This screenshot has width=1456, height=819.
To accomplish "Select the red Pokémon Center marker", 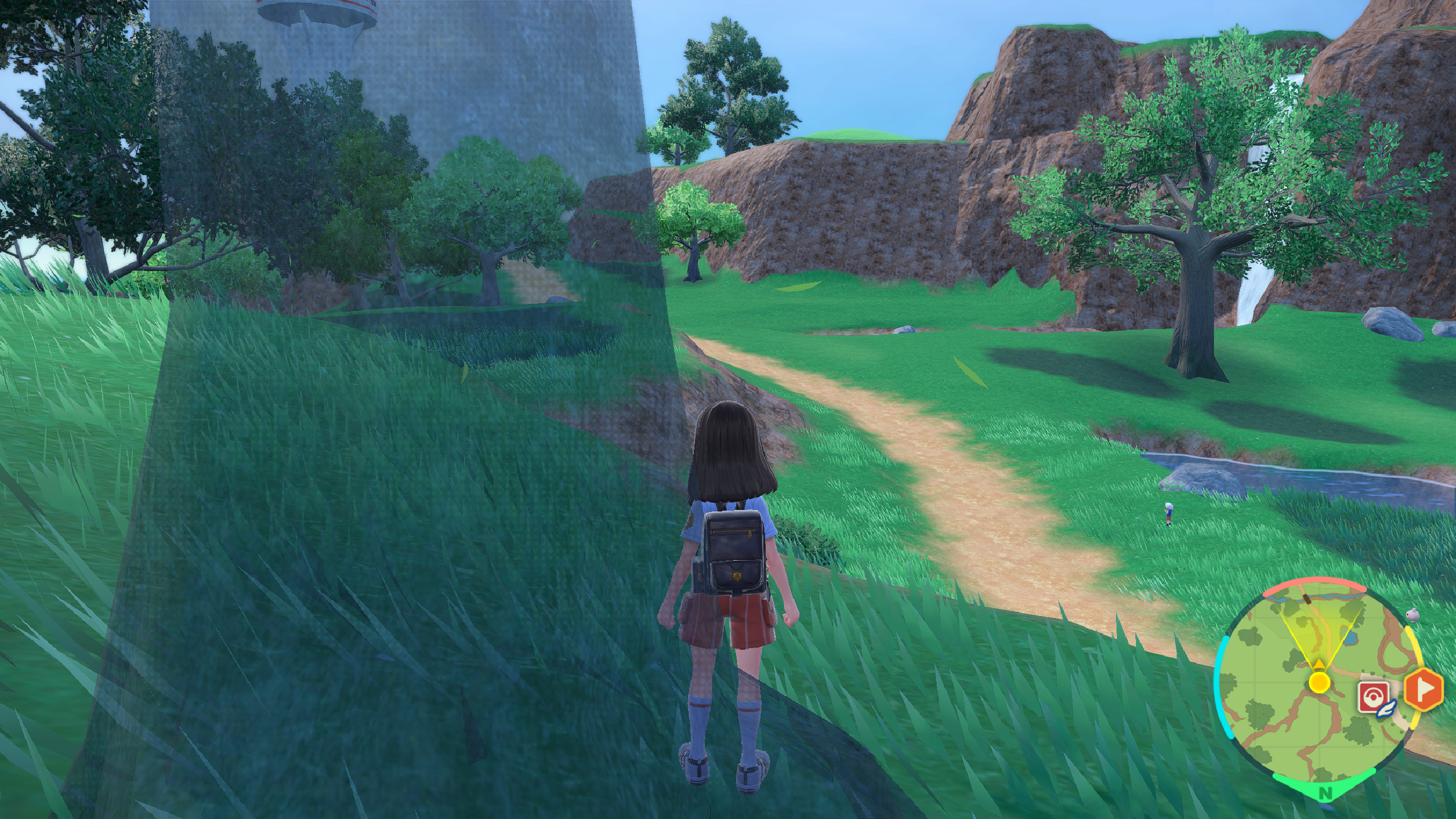I will point(1374,697).
